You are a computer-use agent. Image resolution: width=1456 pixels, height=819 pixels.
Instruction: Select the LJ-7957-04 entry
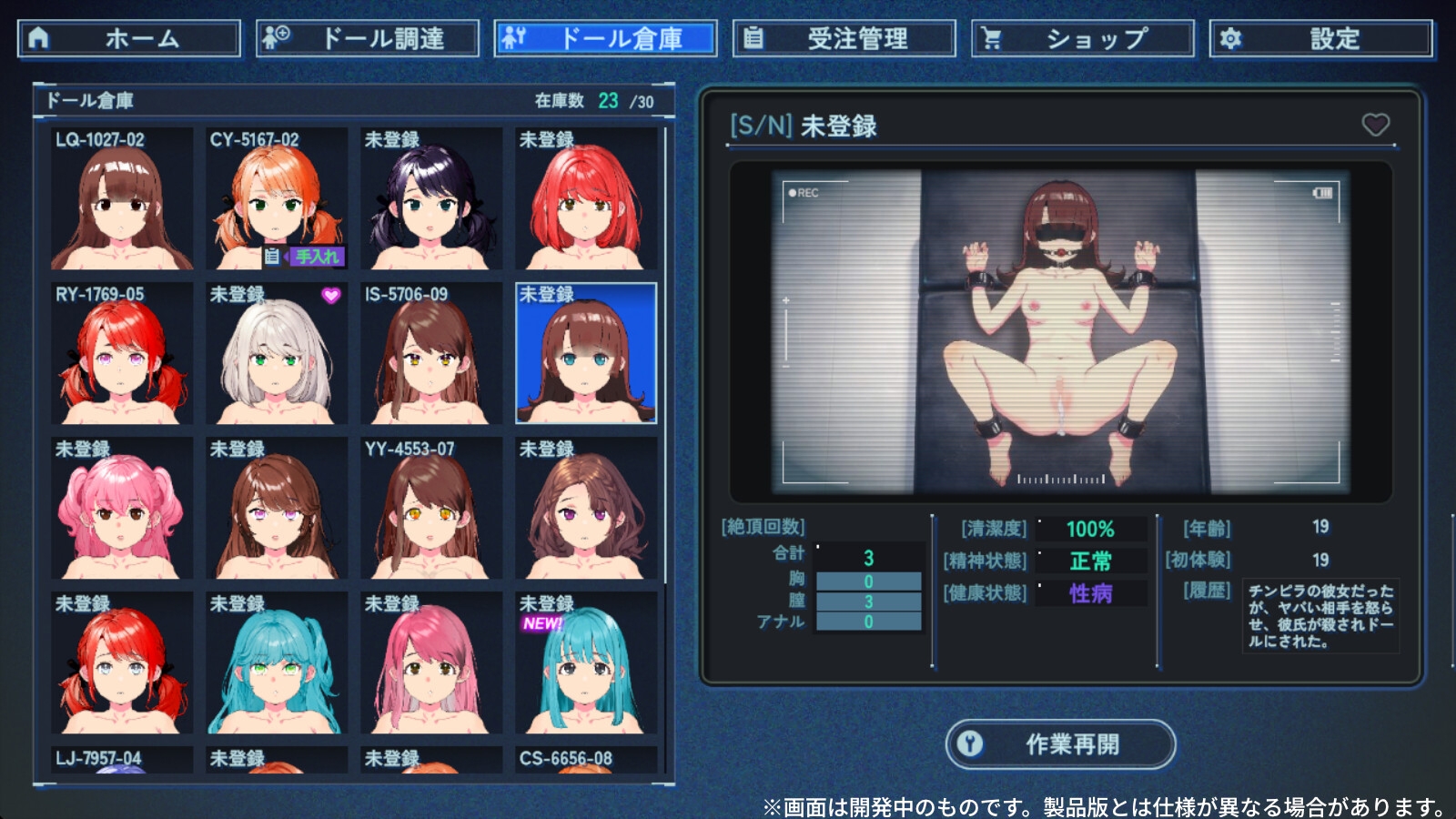click(122, 760)
